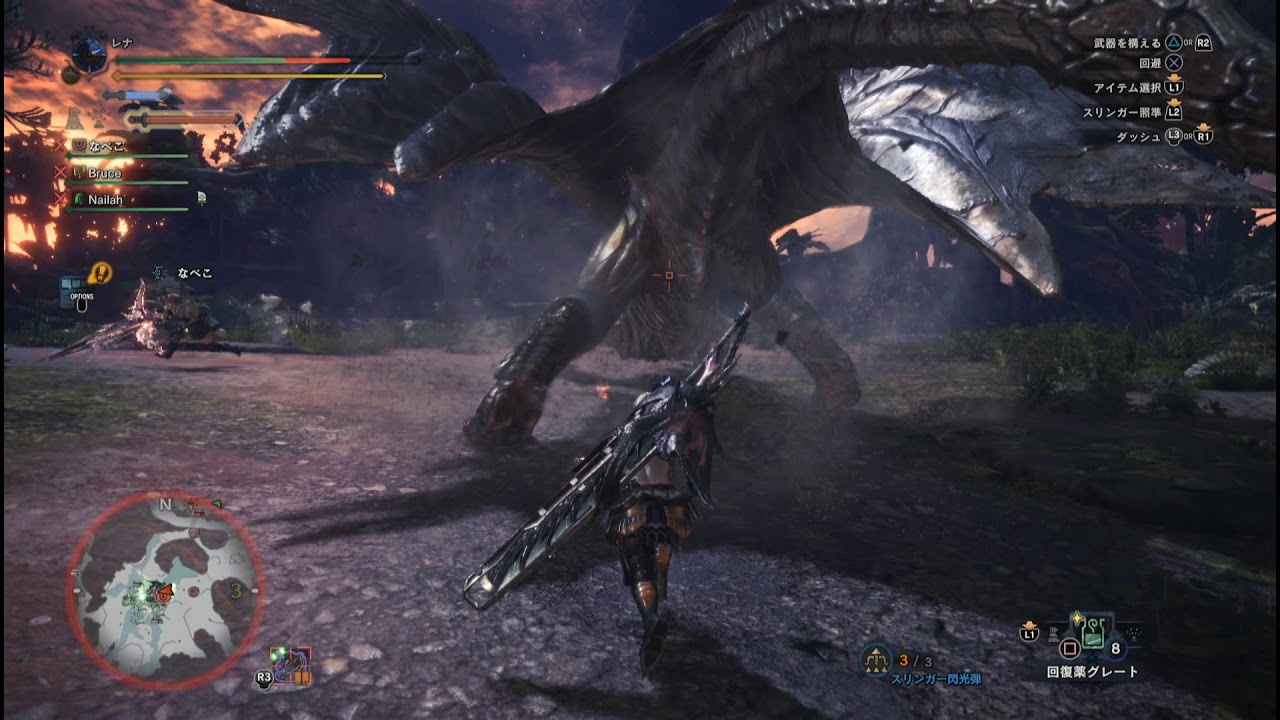Click the L1 item-cycle prompt icon
Viewport: 1280px width, 720px height.
(x=1027, y=631)
